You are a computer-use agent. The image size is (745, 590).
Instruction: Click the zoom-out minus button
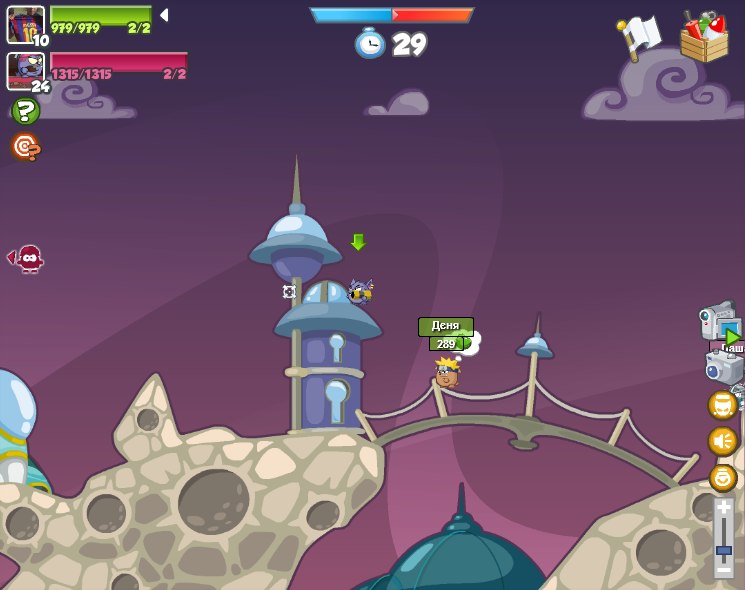click(723, 568)
